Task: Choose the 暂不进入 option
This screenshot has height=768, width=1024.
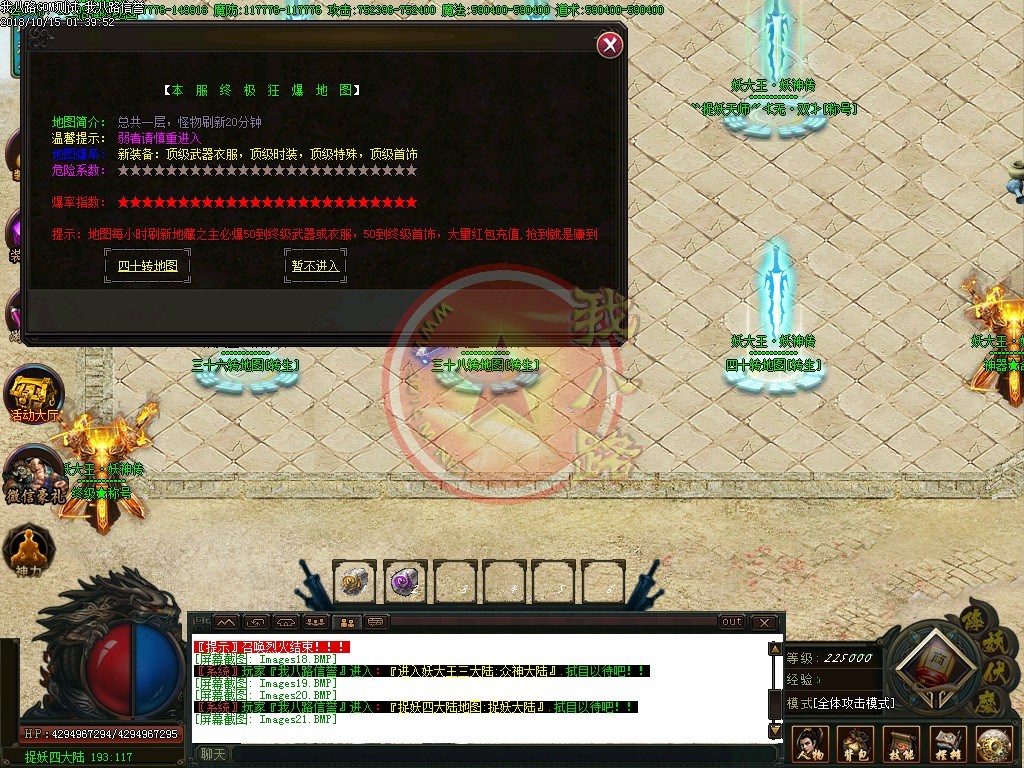Action: click(315, 266)
